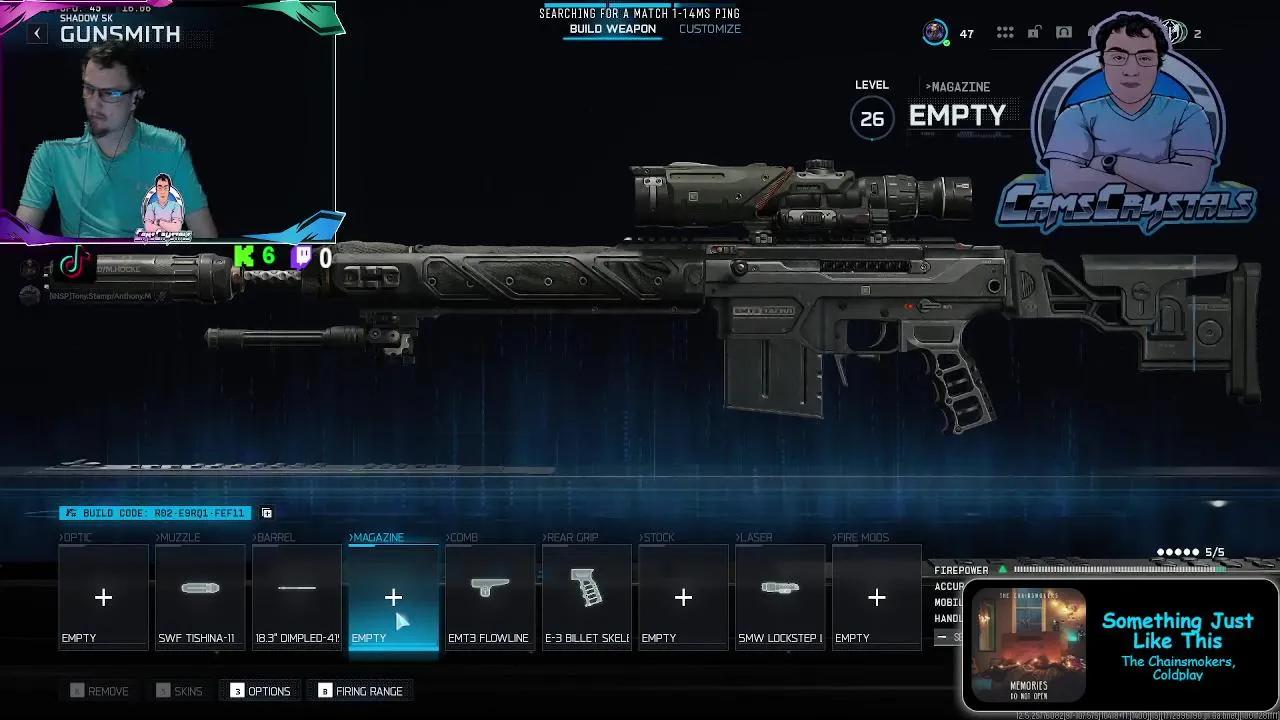Click the back arrow beside Gunsmith title

(x=37, y=32)
